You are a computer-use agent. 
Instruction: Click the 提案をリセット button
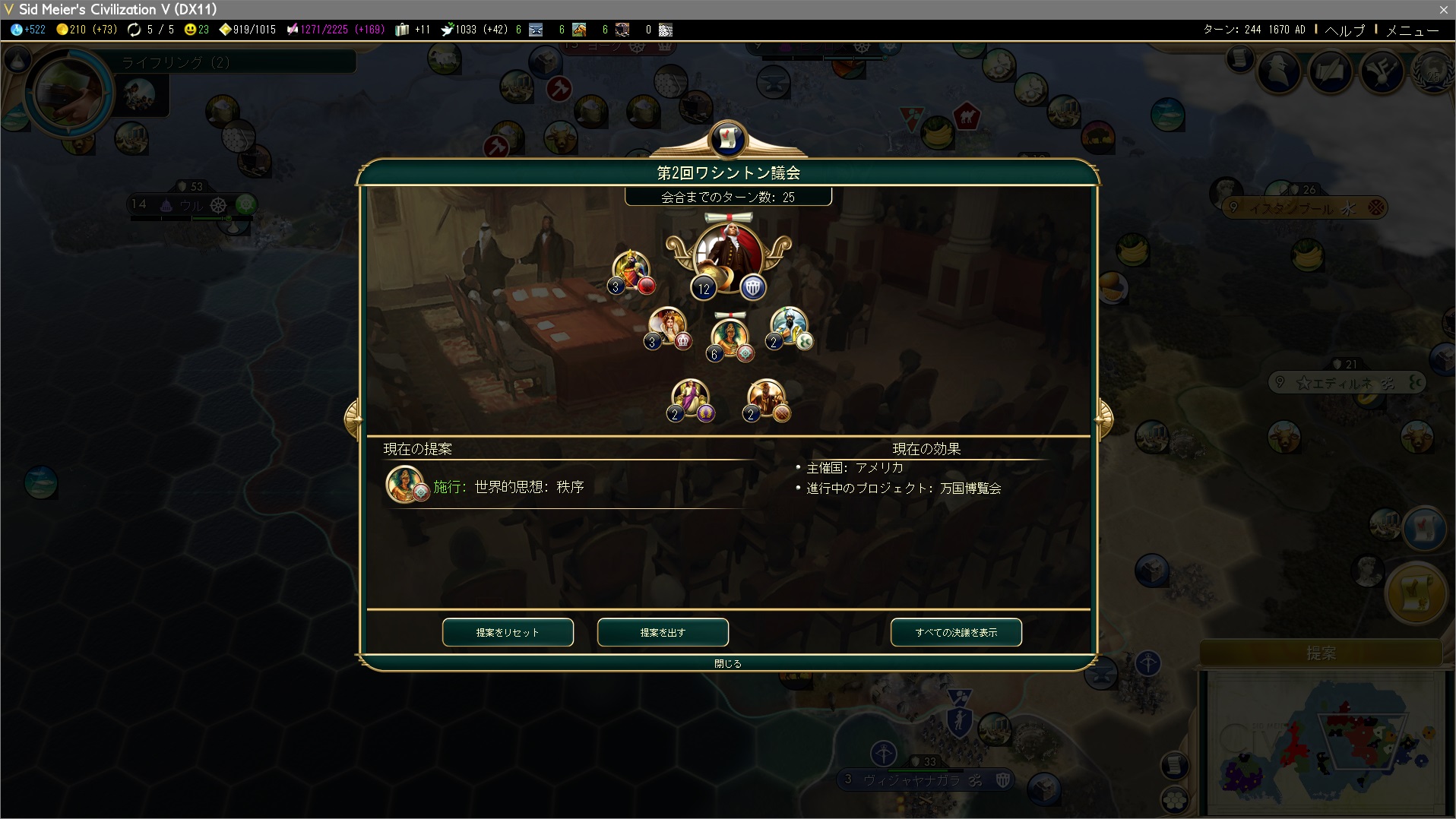tap(508, 632)
